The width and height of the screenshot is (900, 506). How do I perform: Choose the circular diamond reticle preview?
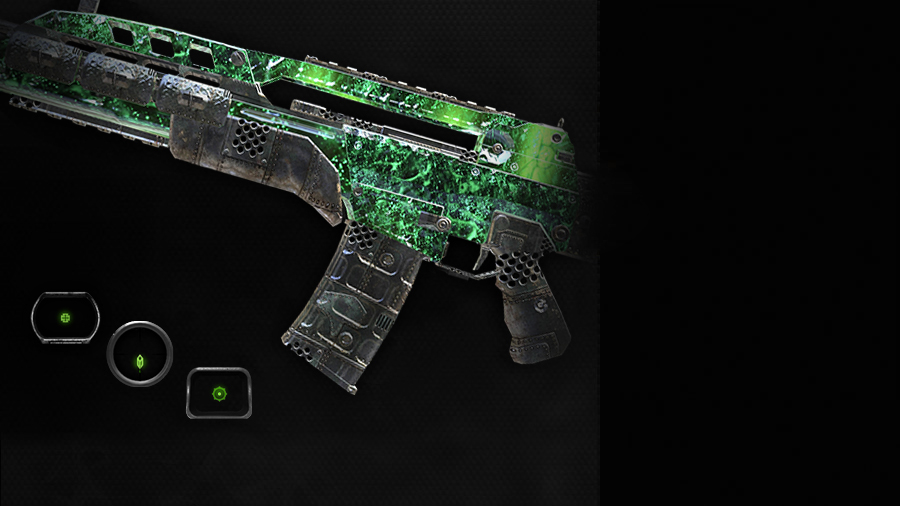tap(140, 354)
